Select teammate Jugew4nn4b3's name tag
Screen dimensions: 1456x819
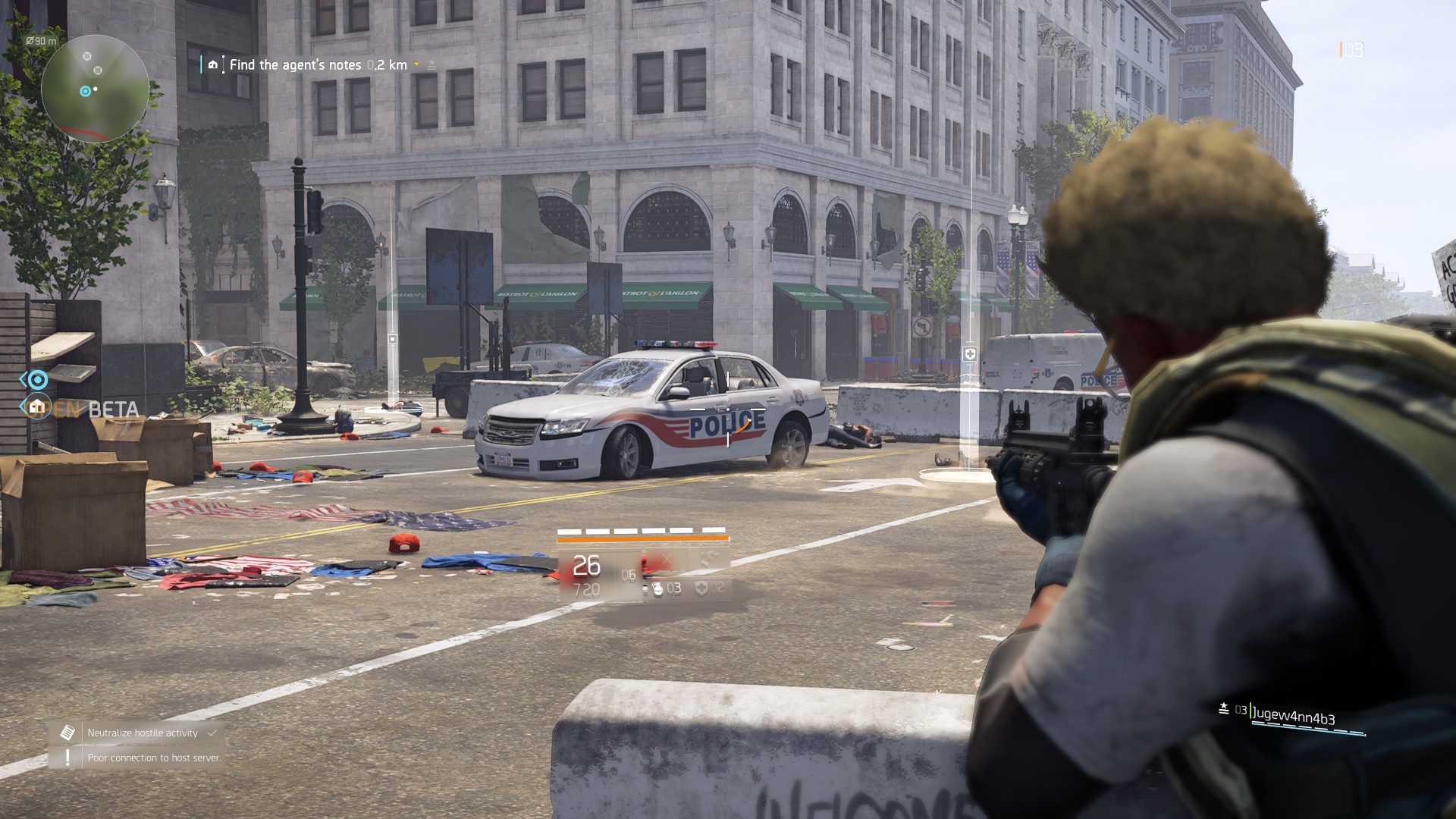[1293, 714]
